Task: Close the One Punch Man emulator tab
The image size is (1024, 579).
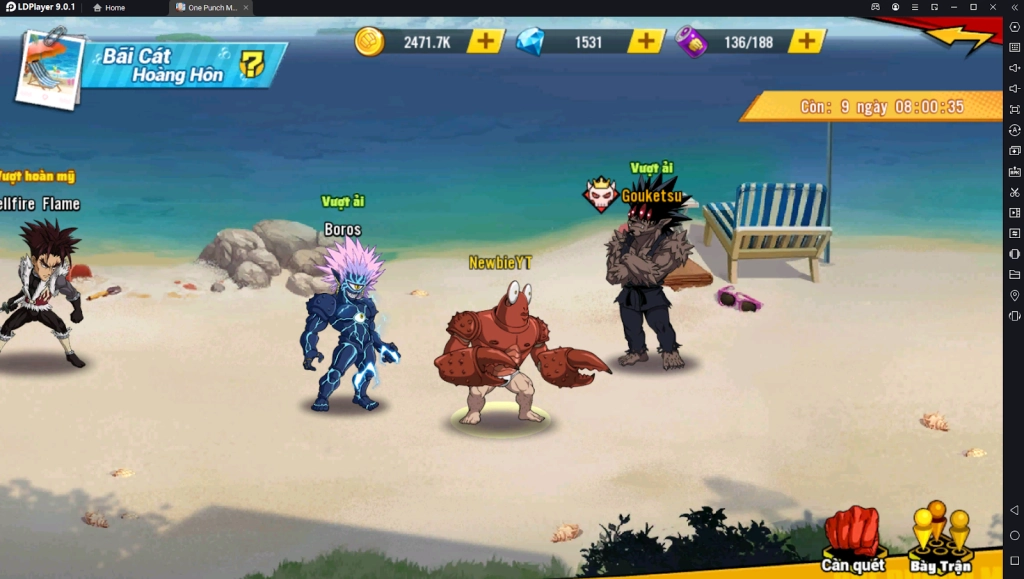Action: tap(246, 7)
